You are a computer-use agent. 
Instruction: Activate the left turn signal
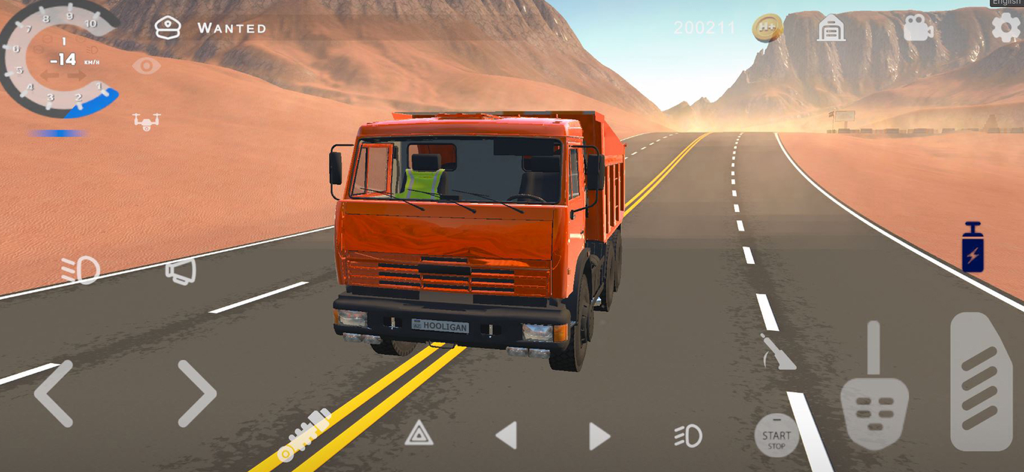(x=507, y=435)
